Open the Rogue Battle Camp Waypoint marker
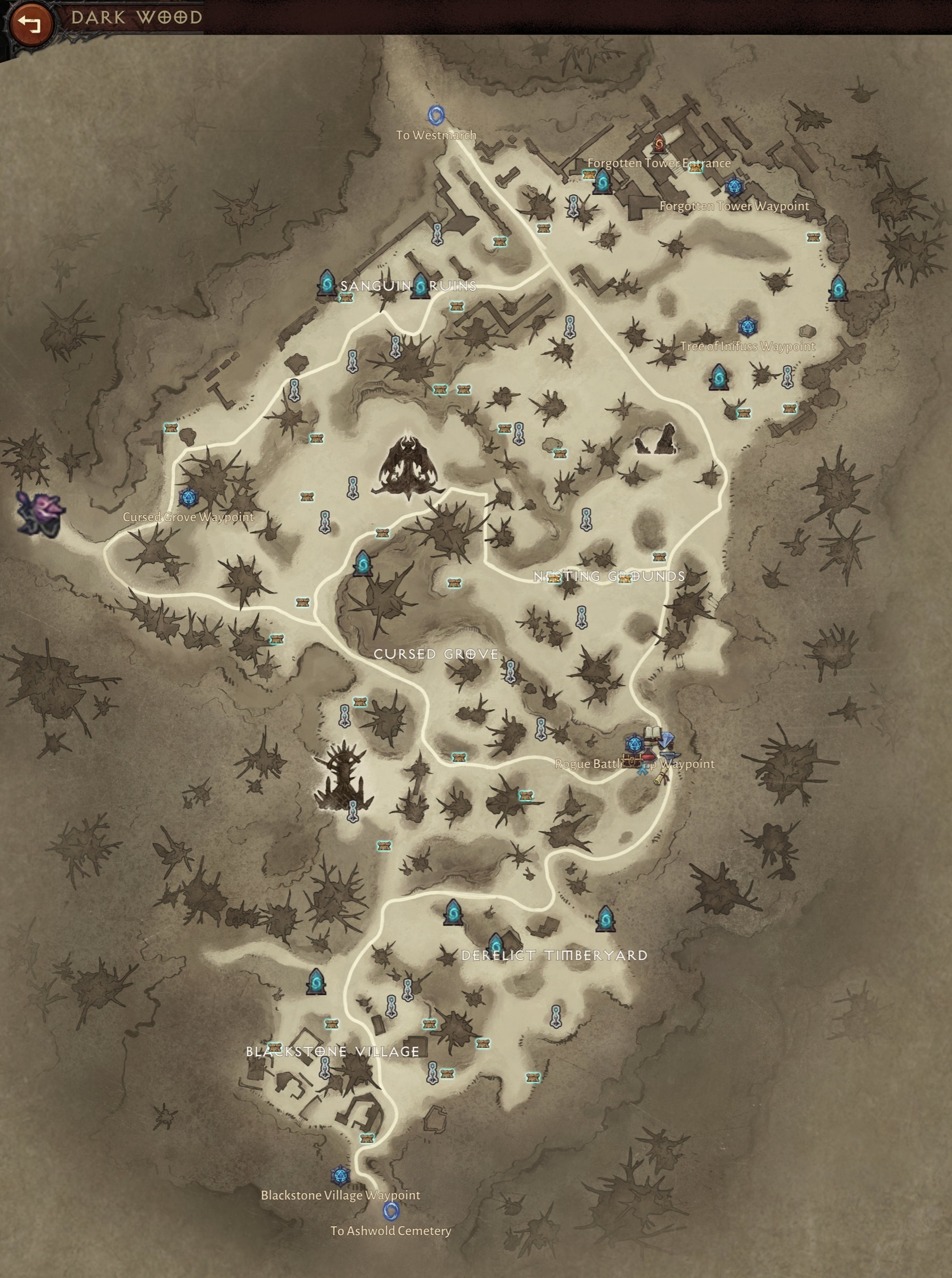Viewport: 952px width, 1278px height. pos(635,744)
